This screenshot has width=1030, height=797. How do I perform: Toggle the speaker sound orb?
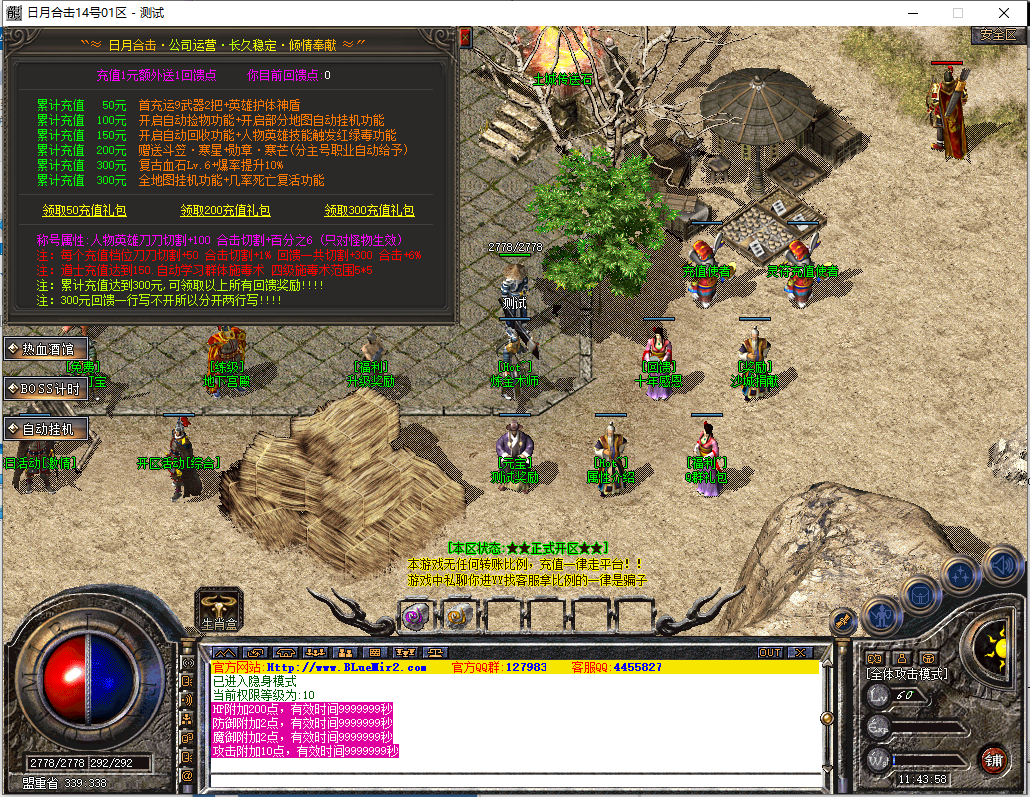tap(1002, 565)
